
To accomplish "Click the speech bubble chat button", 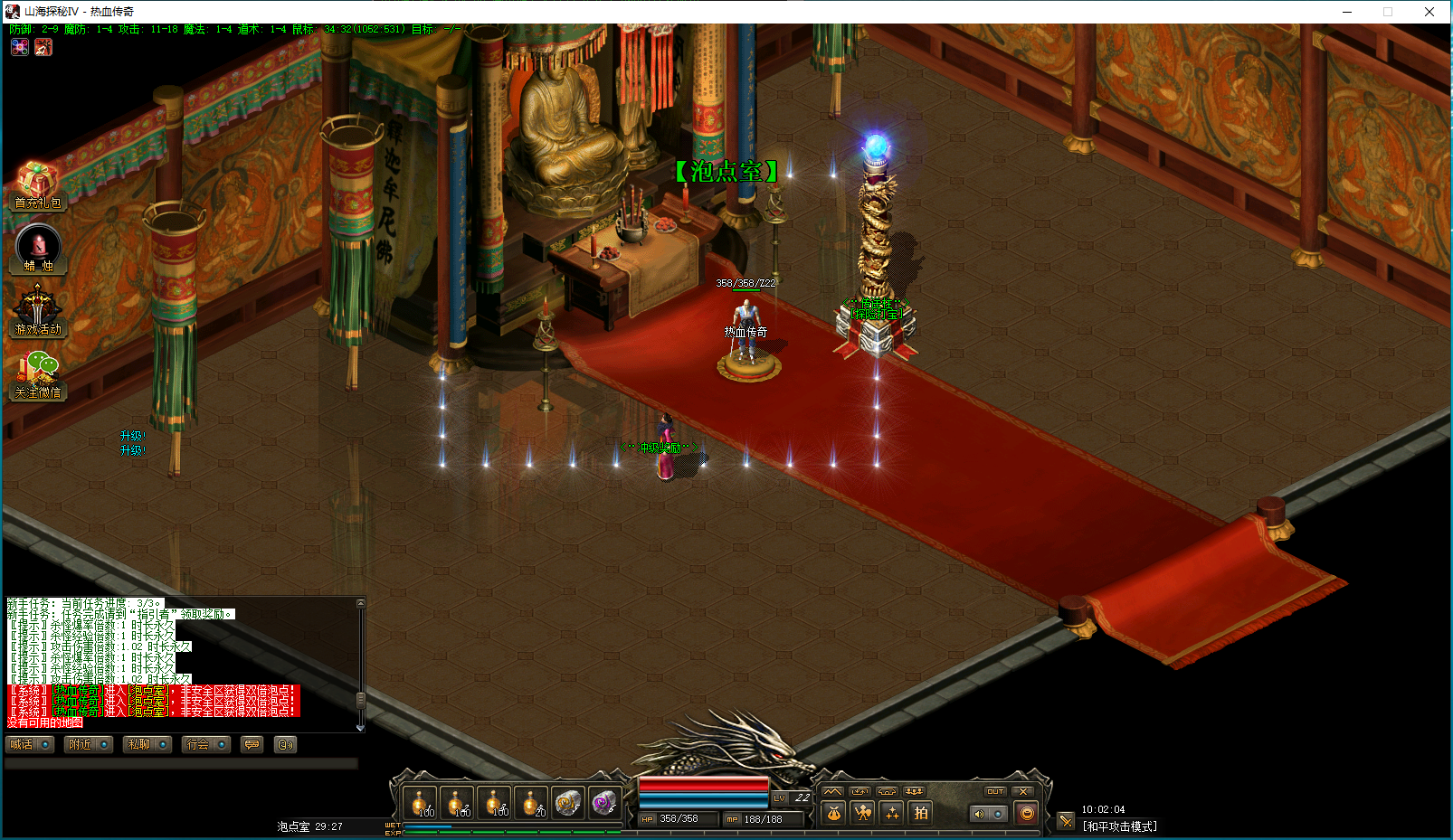I will 252,744.
